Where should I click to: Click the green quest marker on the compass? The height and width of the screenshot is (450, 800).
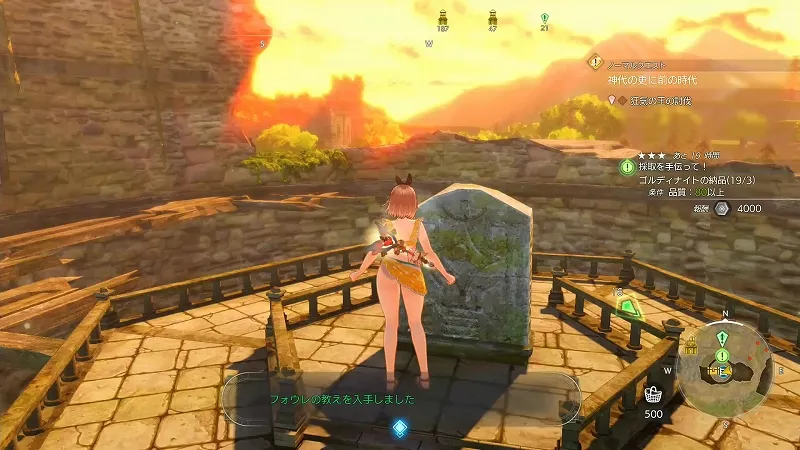coord(544,18)
